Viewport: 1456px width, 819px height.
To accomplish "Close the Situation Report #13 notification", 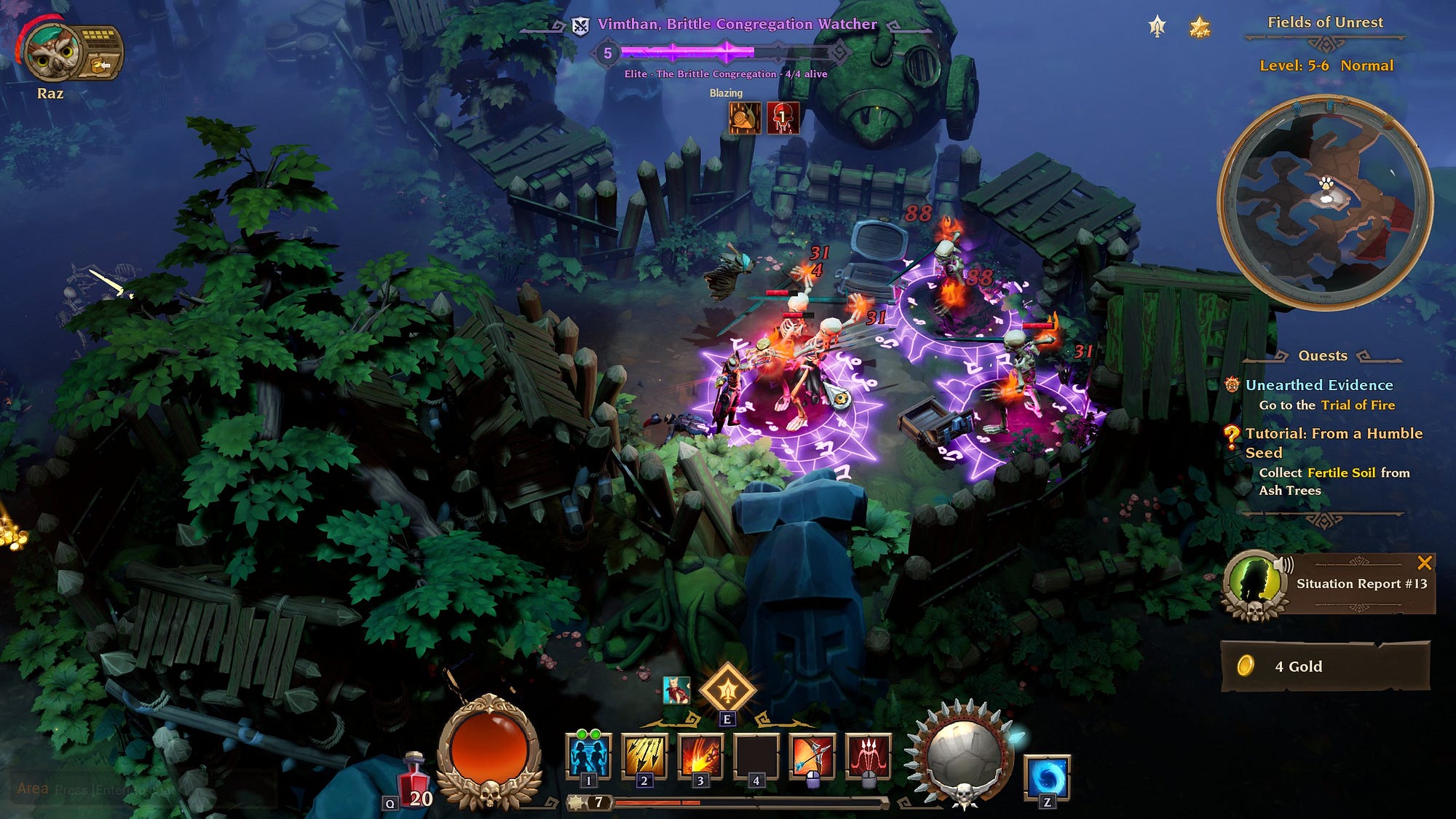I will pos(1424,563).
